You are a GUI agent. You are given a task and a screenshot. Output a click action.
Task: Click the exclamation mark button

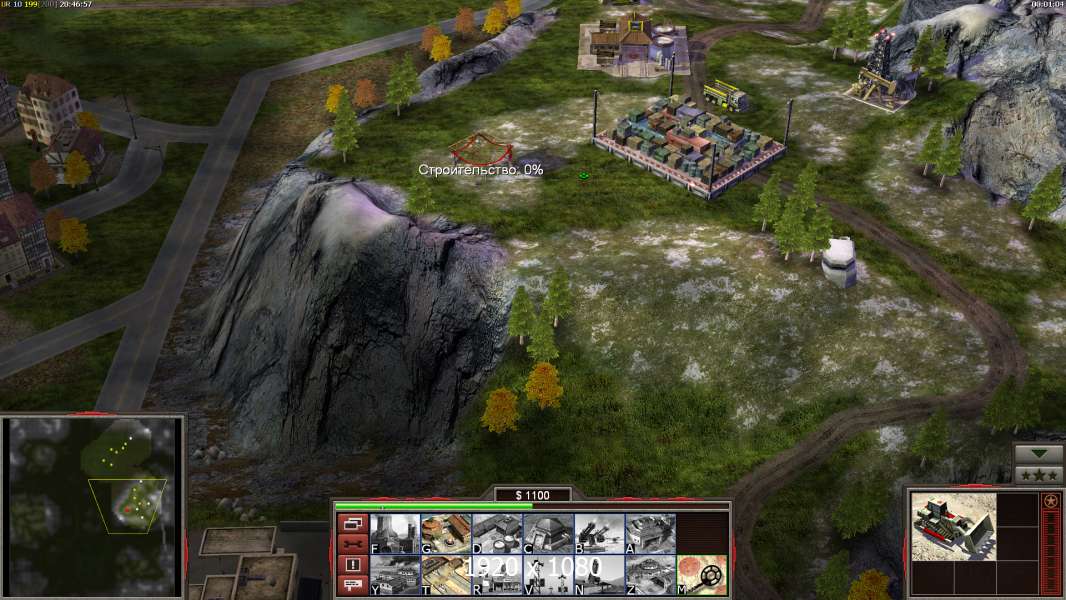[351, 565]
